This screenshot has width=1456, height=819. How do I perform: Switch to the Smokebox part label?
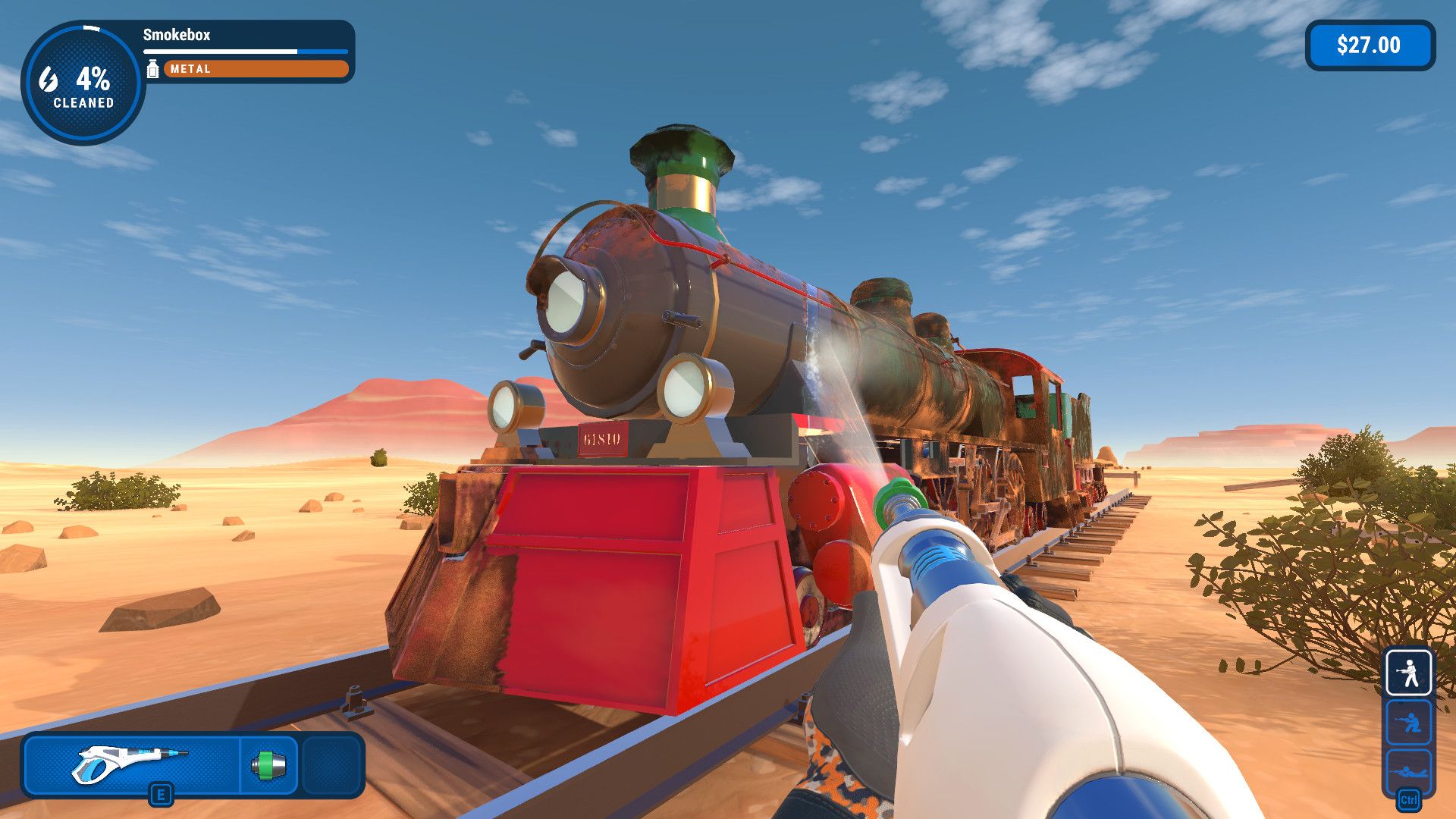pos(176,34)
